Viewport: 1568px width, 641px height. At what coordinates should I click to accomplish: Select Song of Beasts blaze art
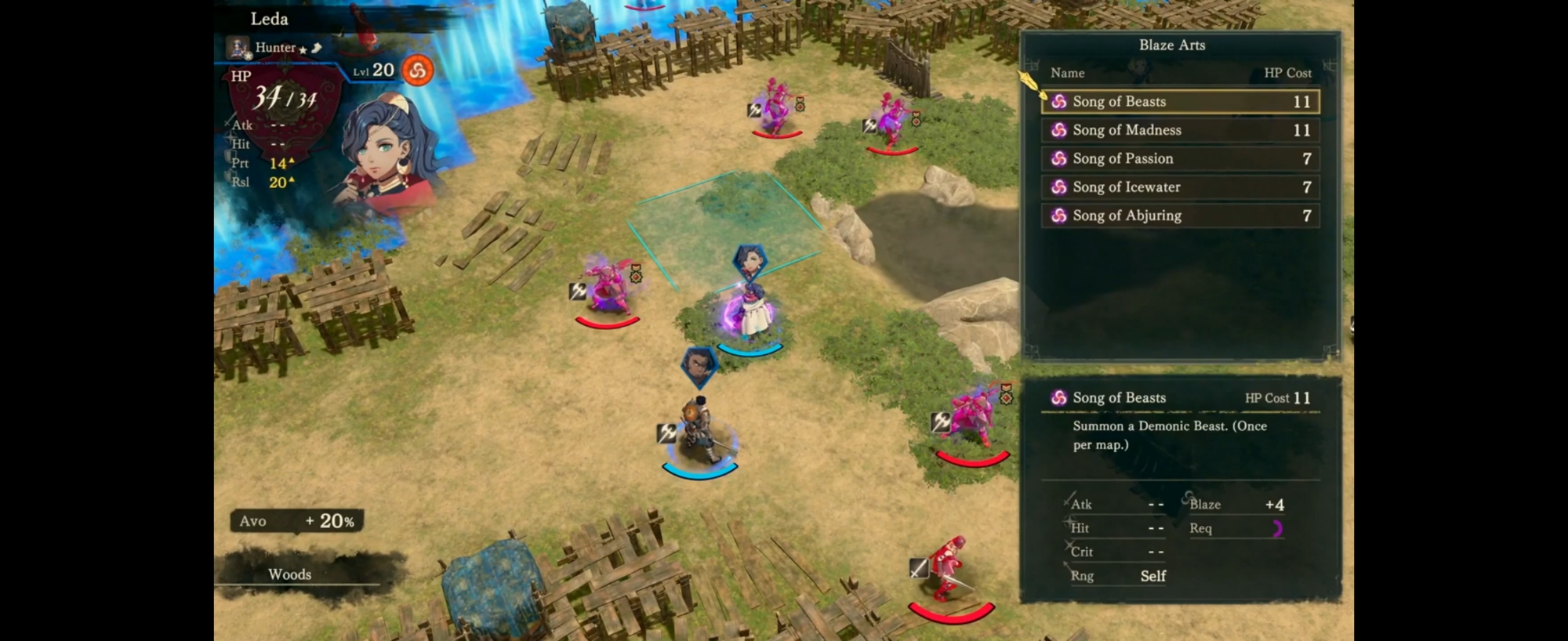coord(1180,102)
